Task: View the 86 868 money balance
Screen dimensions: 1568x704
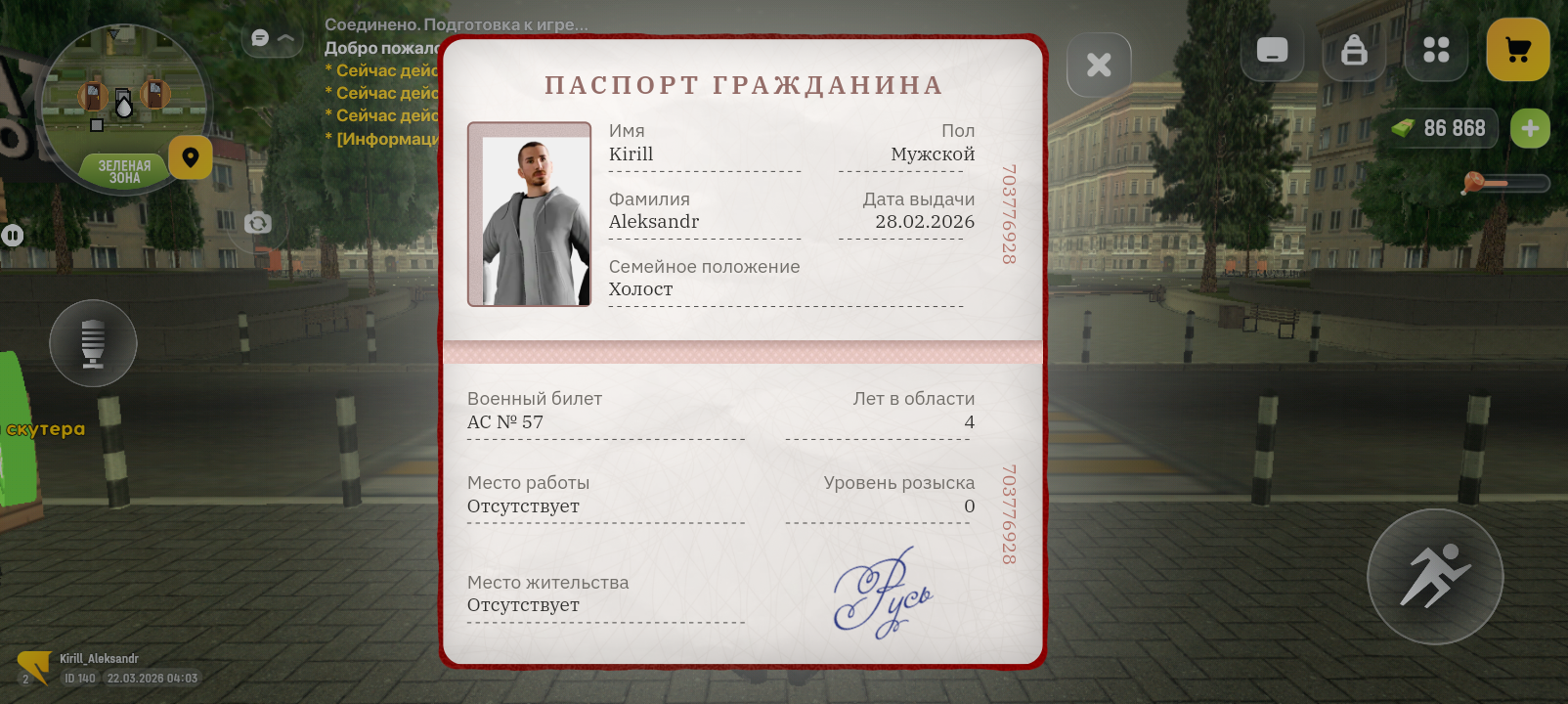Action: [x=1456, y=127]
